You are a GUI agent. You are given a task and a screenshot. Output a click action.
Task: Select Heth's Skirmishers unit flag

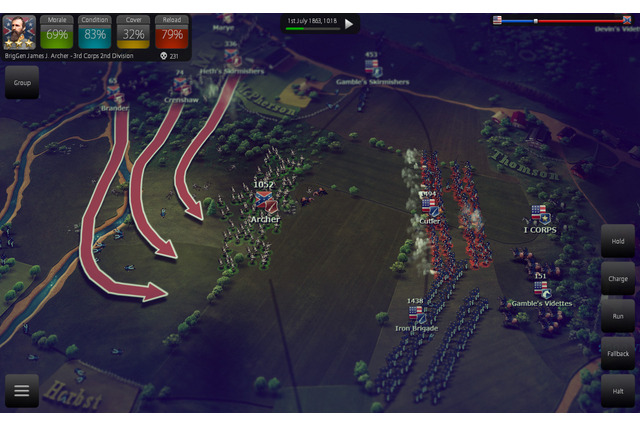pos(231,57)
